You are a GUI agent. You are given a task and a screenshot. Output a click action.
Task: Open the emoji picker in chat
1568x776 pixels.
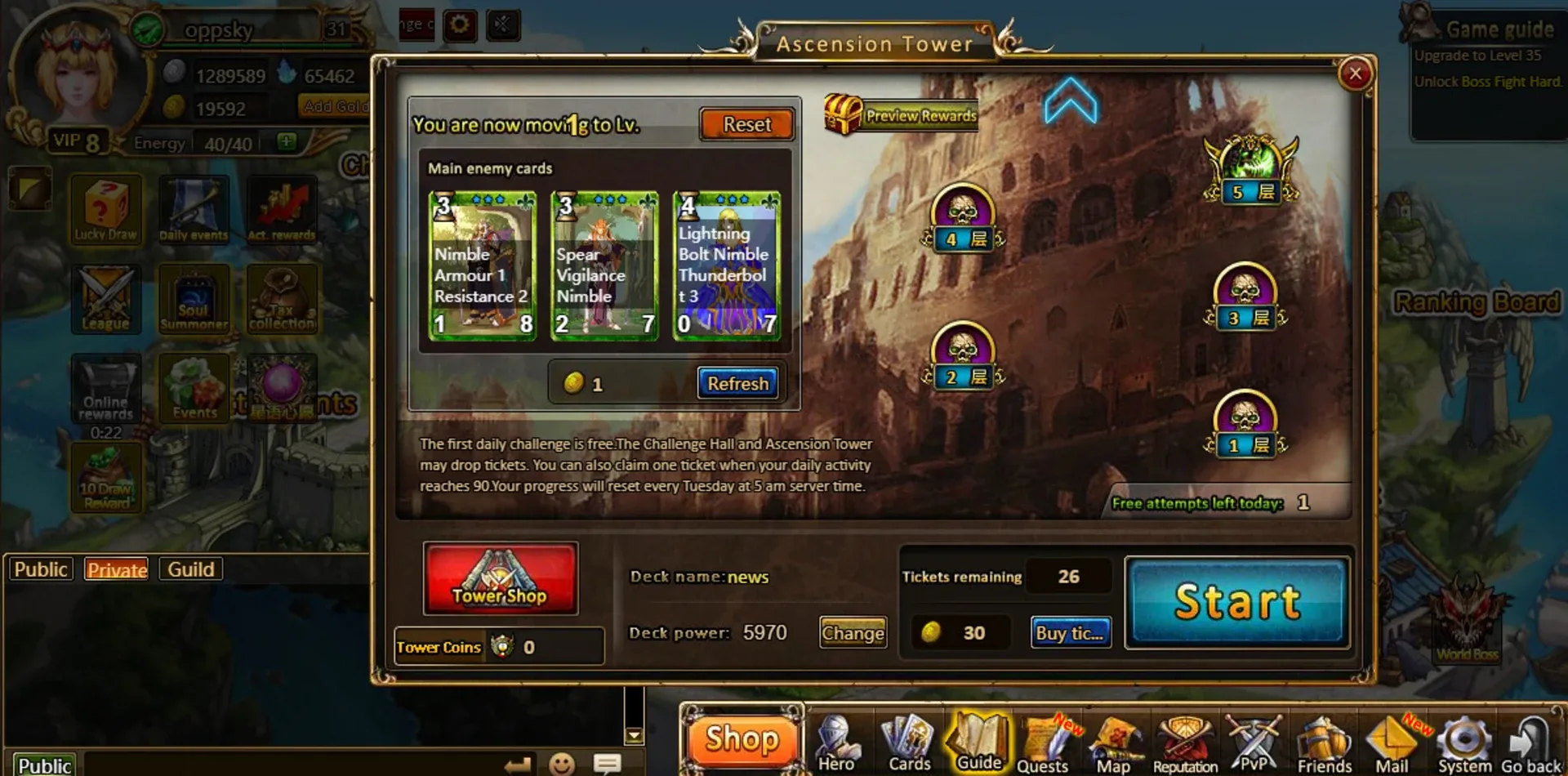click(563, 764)
